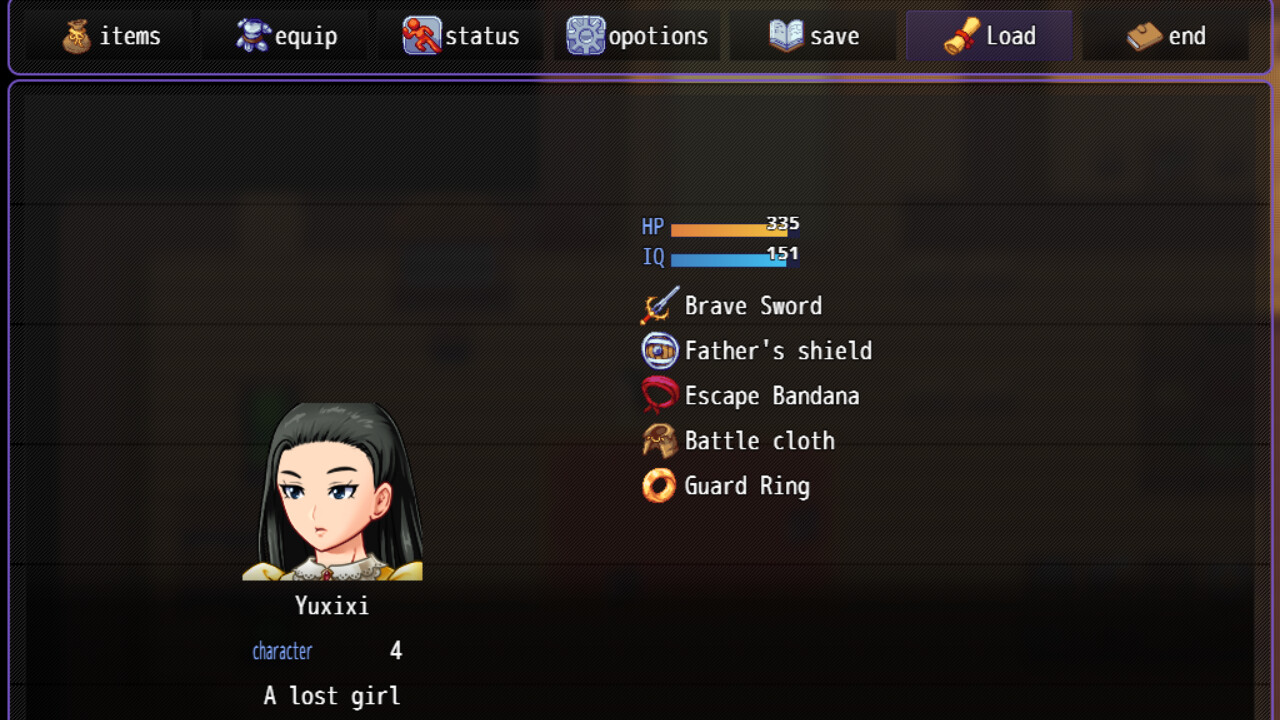Switch to the status menu entry

pos(460,35)
